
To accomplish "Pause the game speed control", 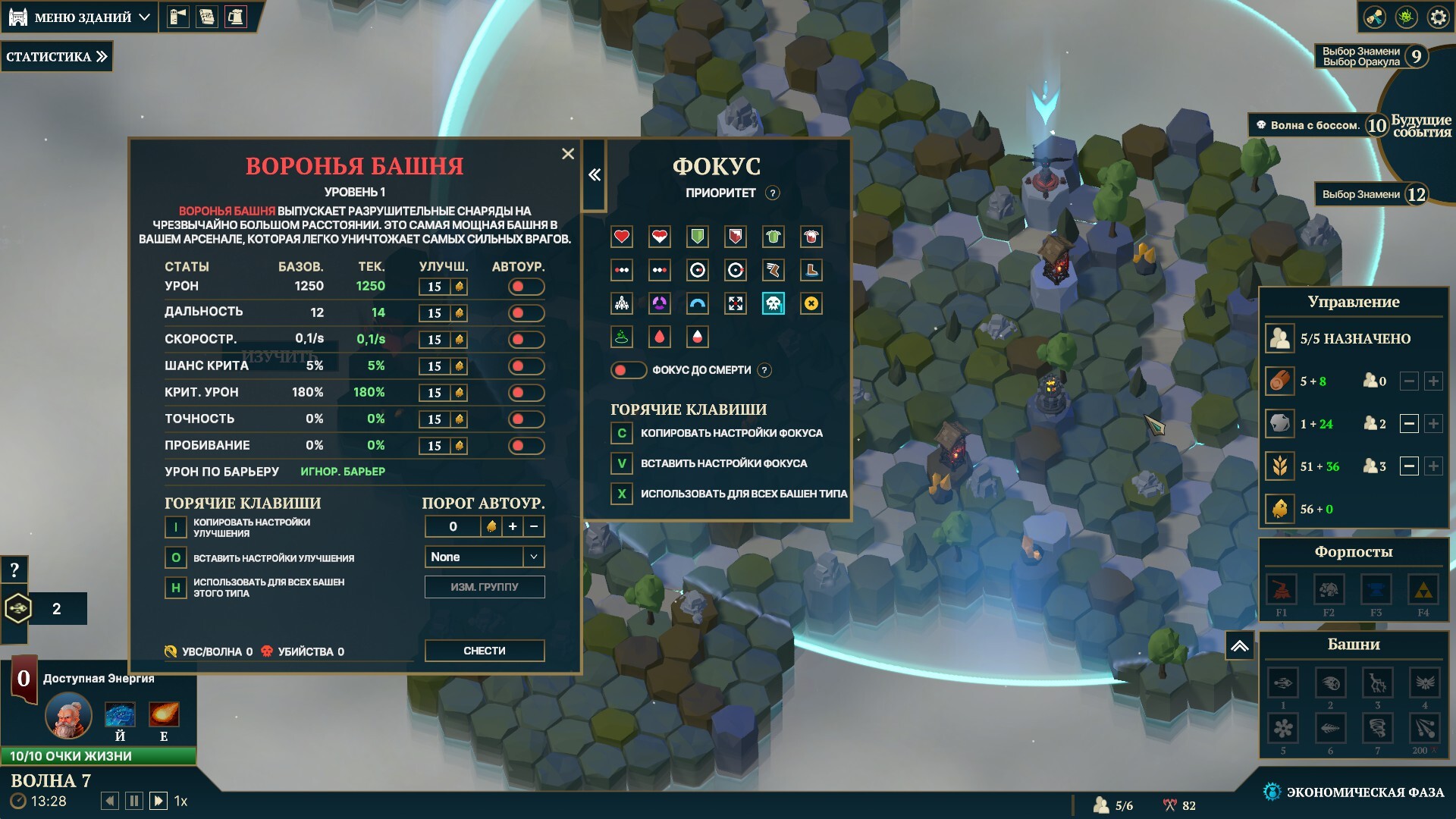I will coord(134,801).
